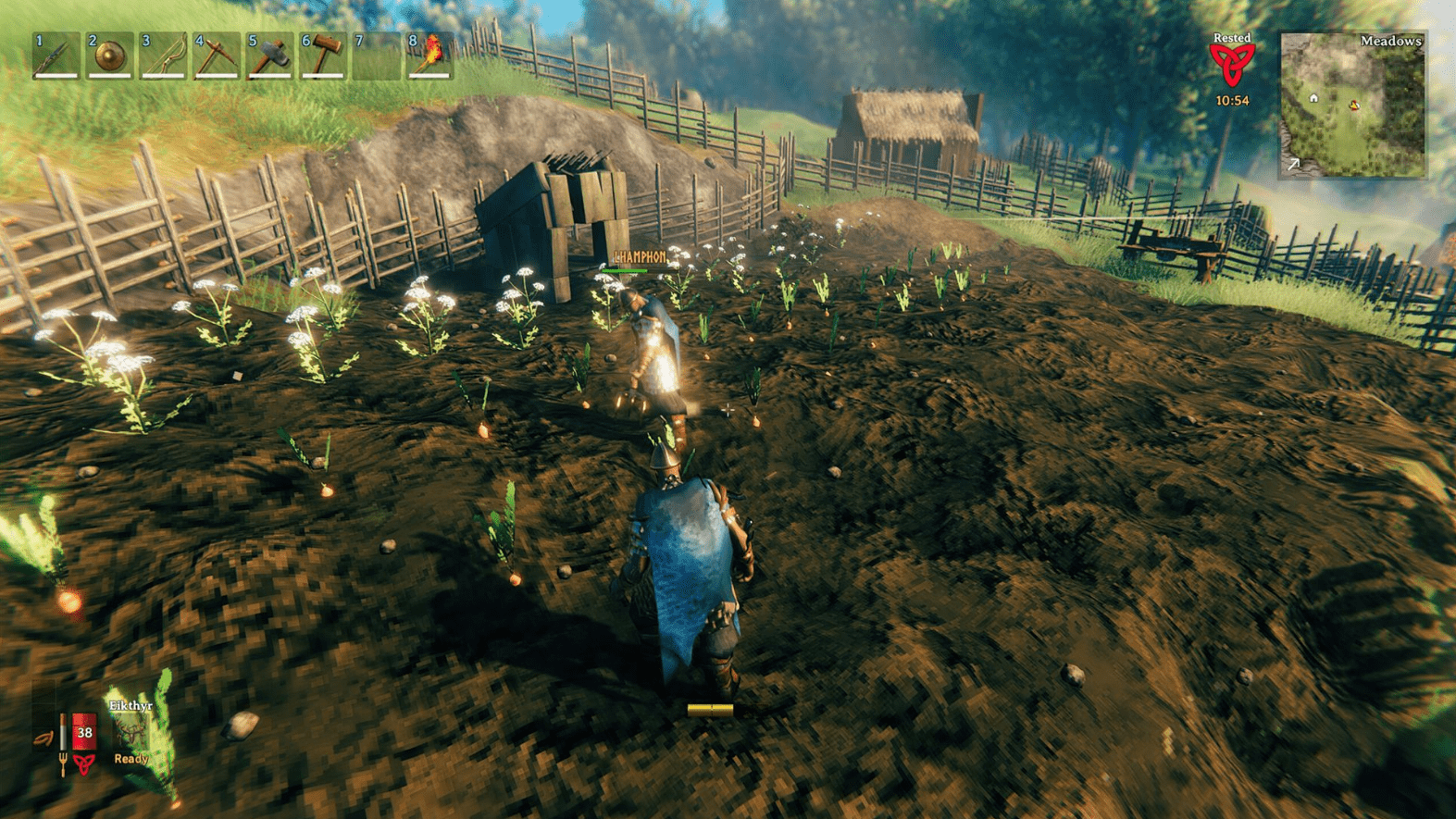Click the empty hotbar slot 7

[x=376, y=57]
